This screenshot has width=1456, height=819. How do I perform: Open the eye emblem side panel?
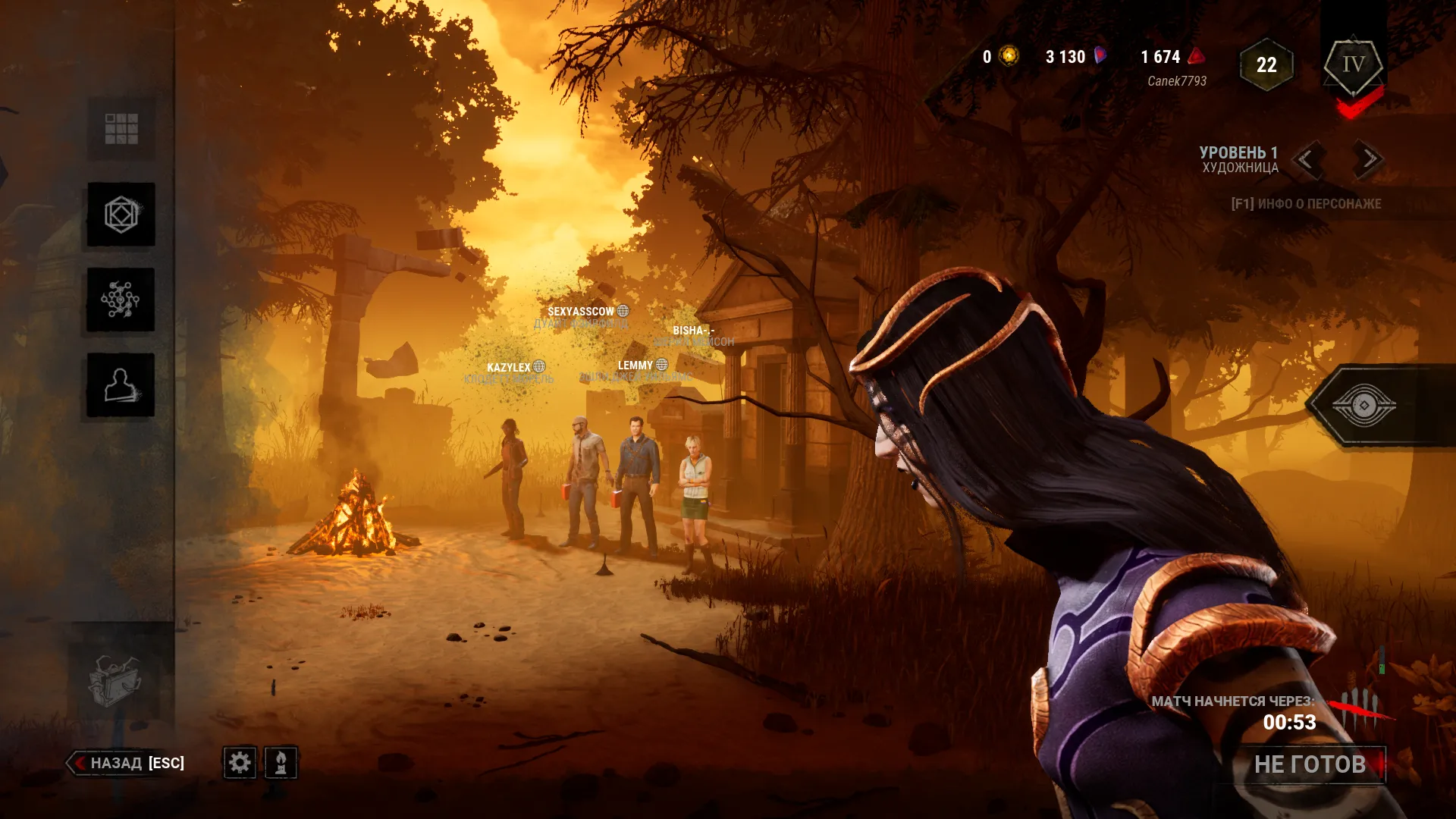[1363, 406]
